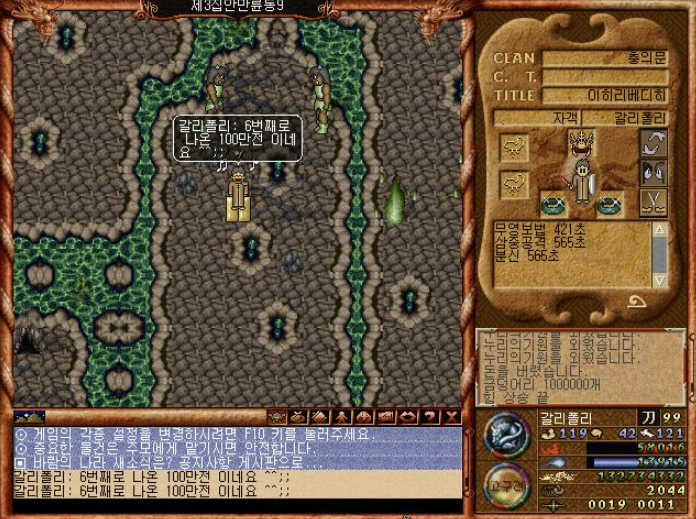Select the green item slot right of the character
The width and height of the screenshot is (696, 519).
(610, 205)
